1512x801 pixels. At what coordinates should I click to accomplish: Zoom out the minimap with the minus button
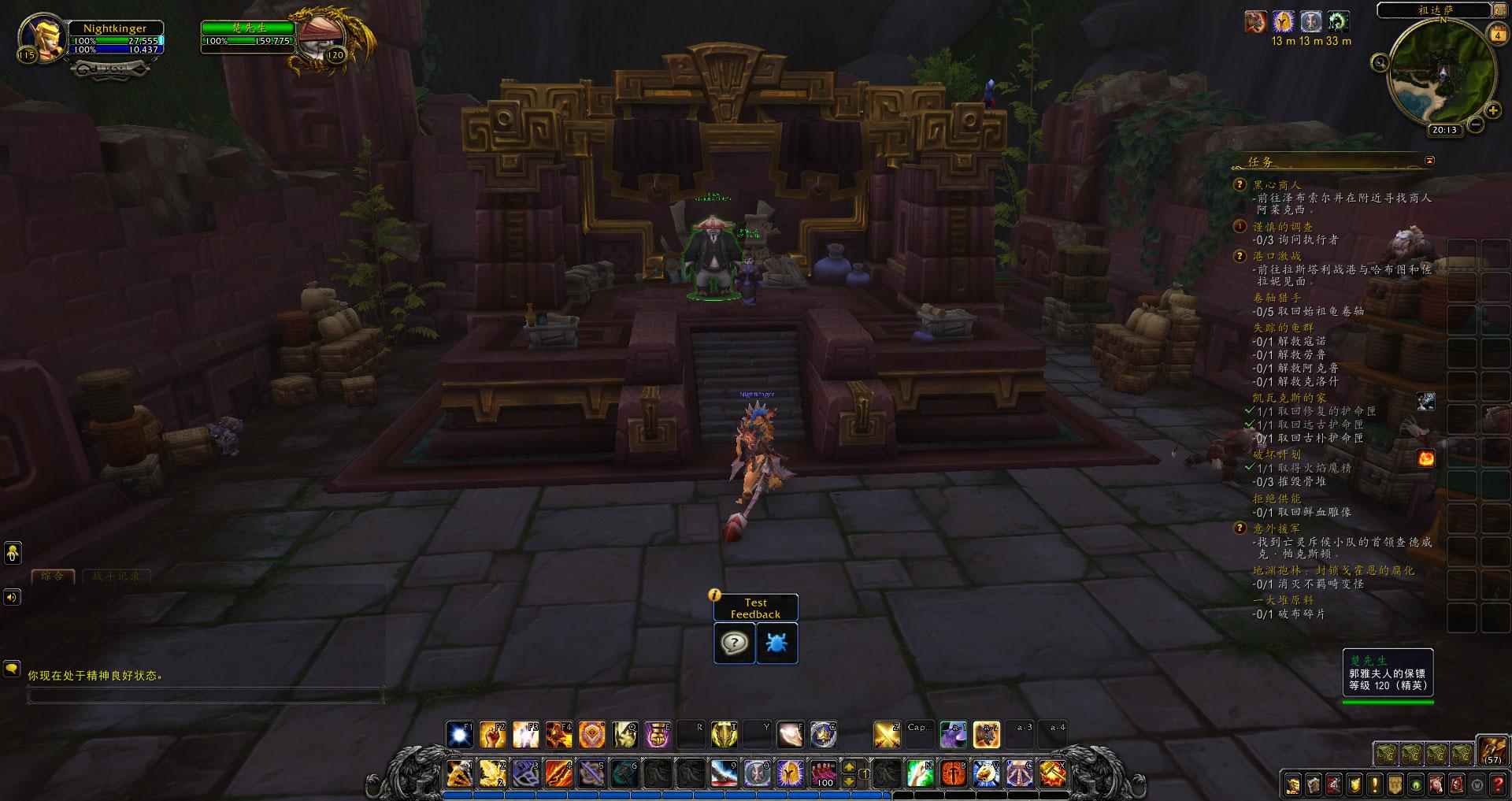[x=1476, y=124]
